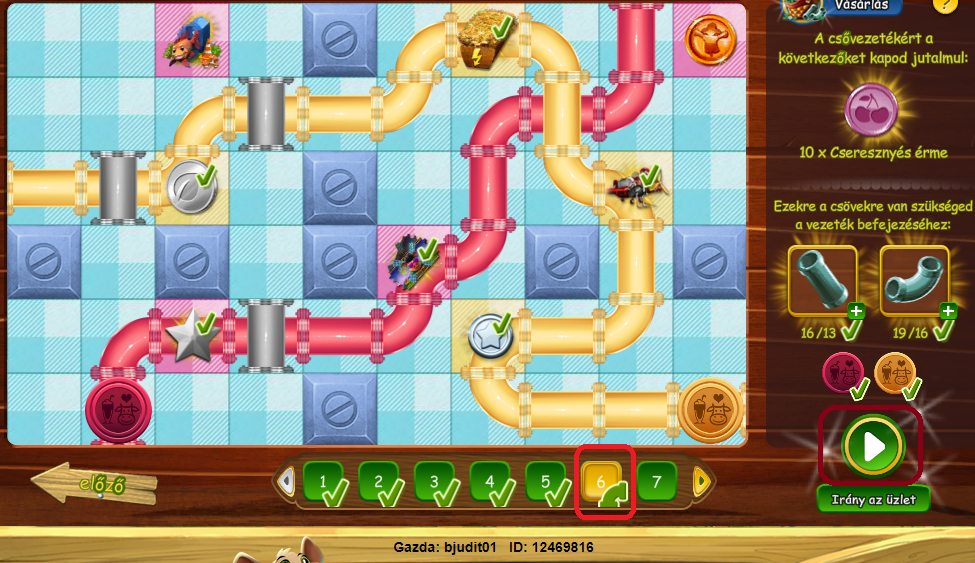The height and width of the screenshot is (563, 975).
Task: Select the silver star pipe tile
Action: click(x=190, y=336)
